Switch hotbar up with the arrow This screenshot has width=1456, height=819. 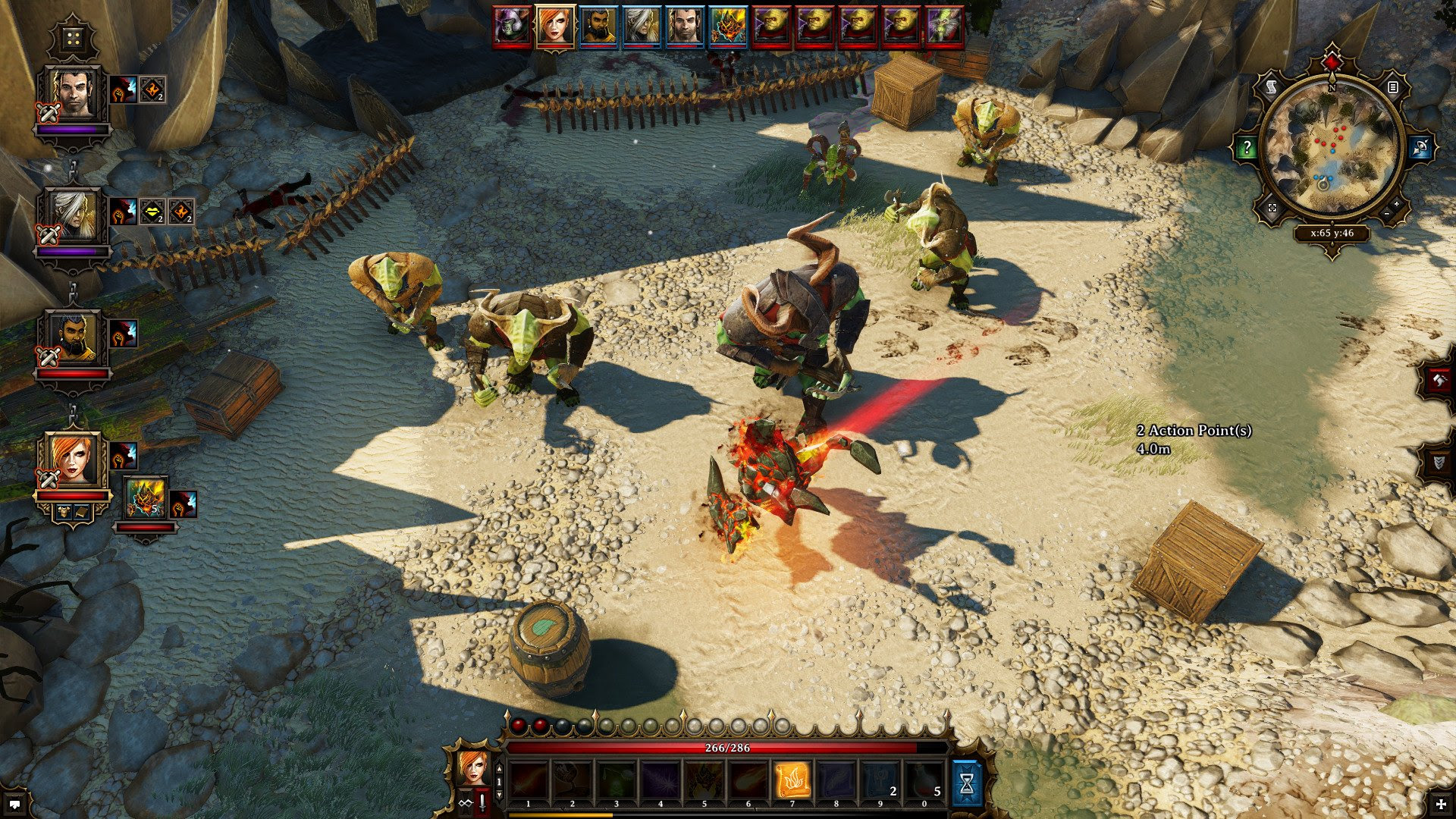point(499,769)
